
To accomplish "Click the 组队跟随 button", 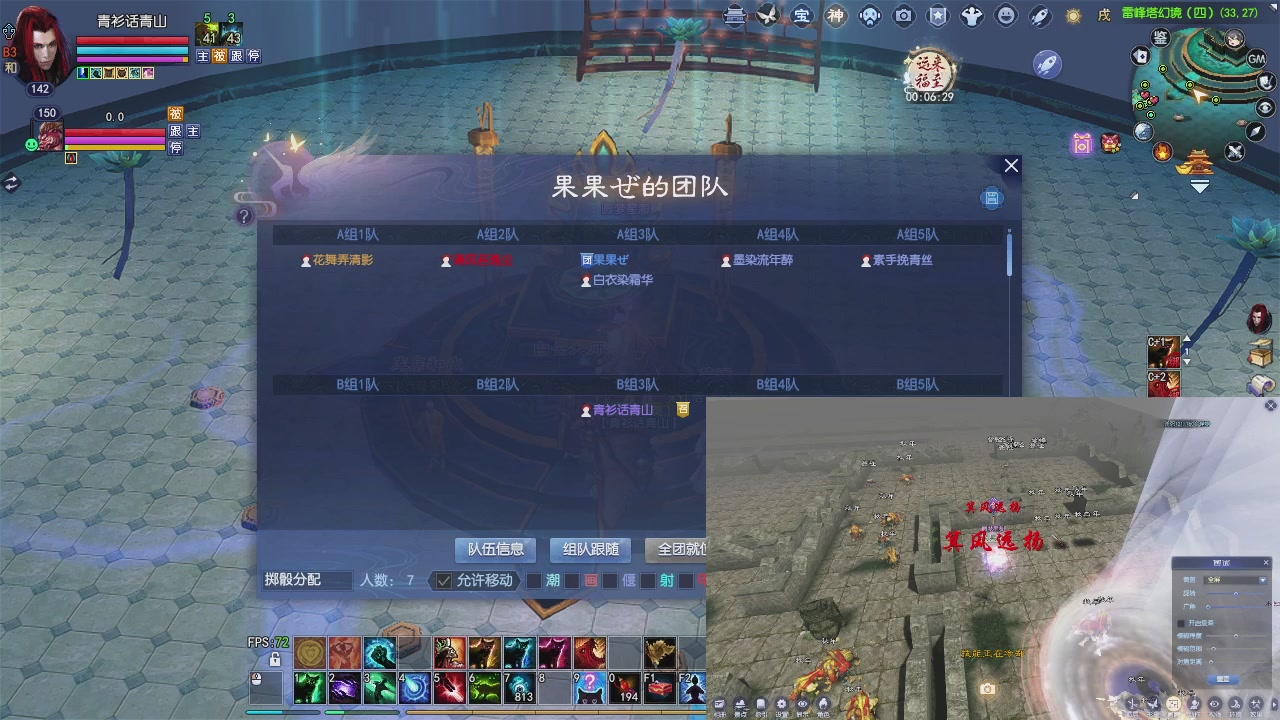I will pyautogui.click(x=589, y=550).
